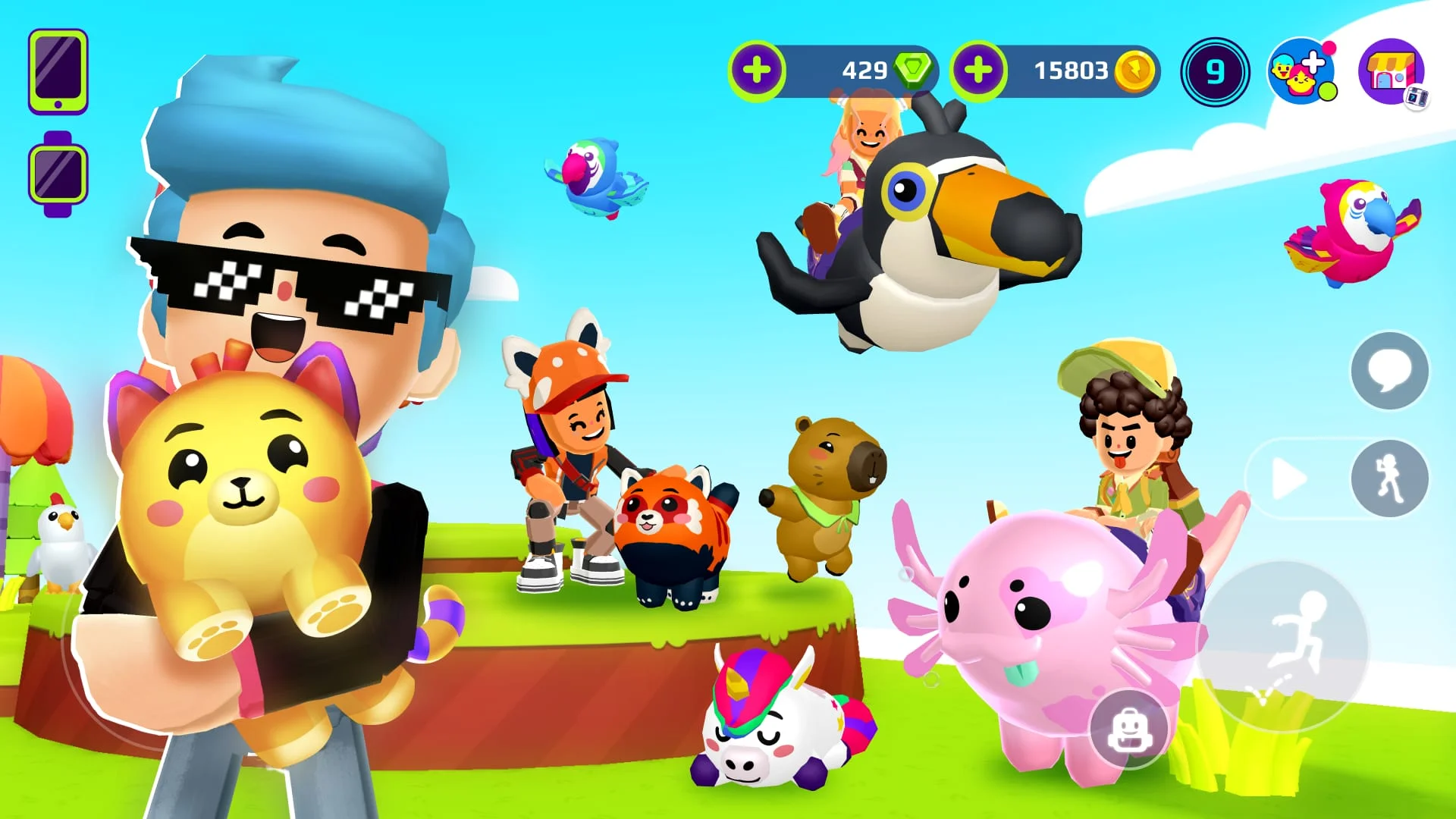Image resolution: width=1456 pixels, height=819 pixels.
Task: Tap the pink notification dot on friends icon
Action: tap(1329, 48)
